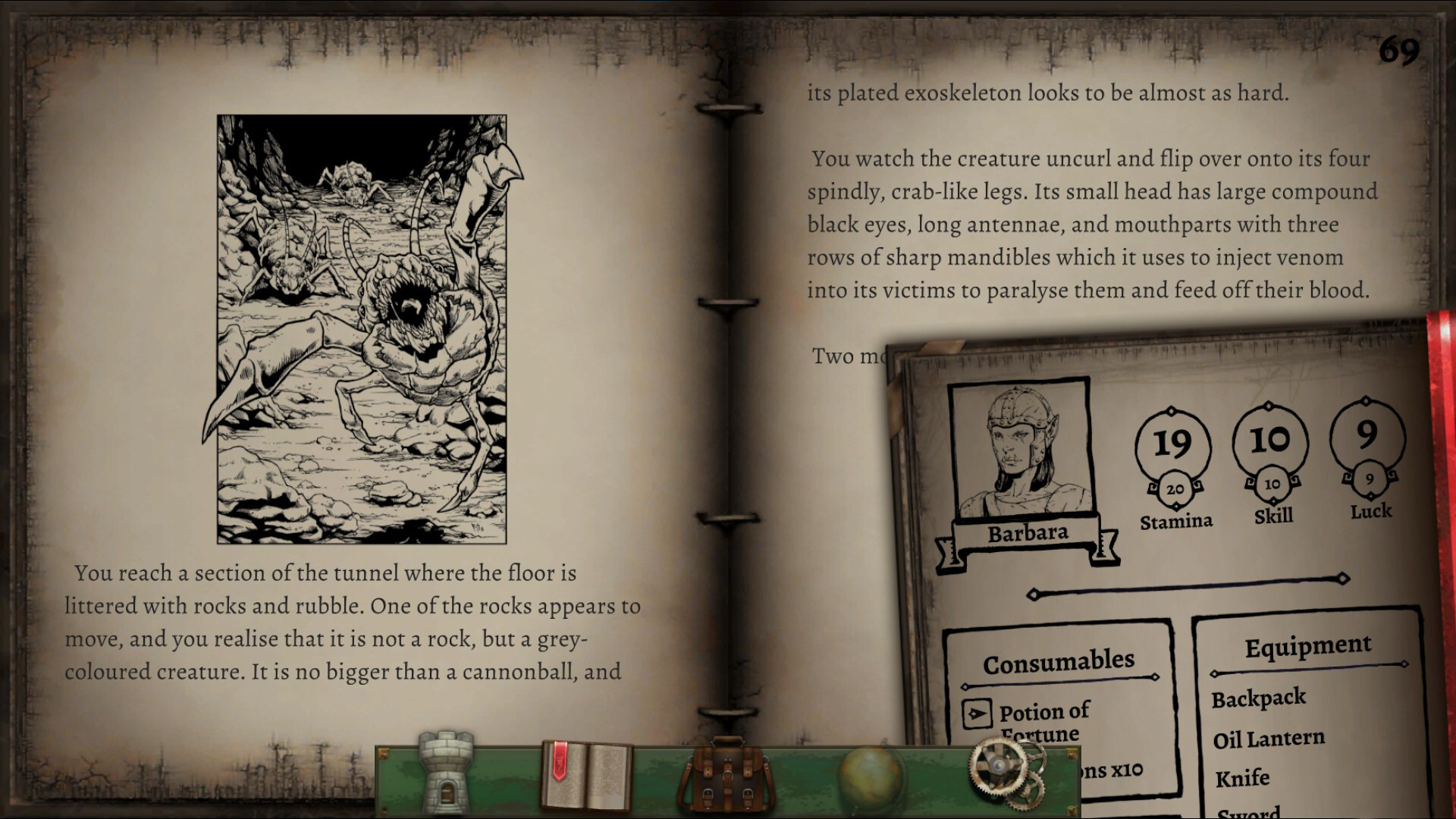Click the Potion of Fortune item icon

coord(979,714)
